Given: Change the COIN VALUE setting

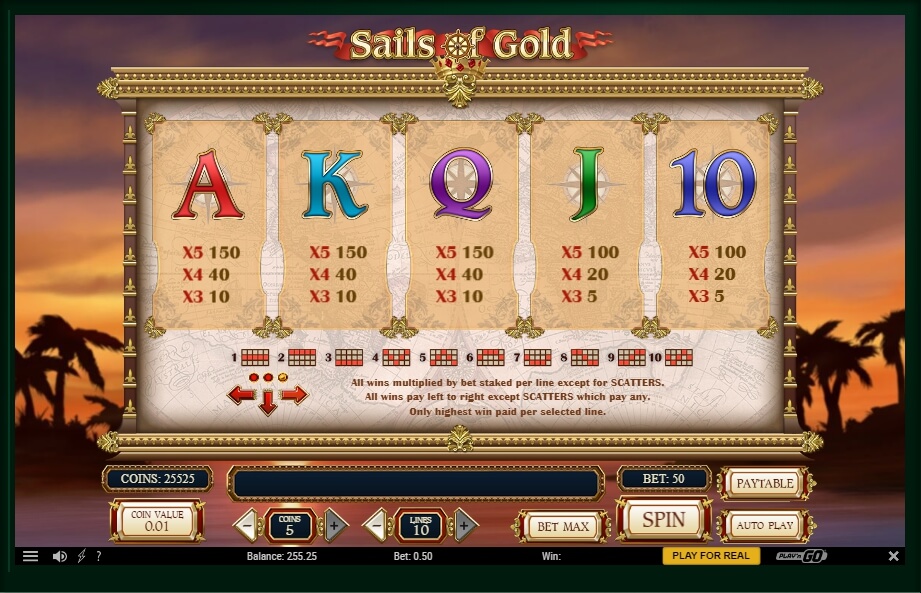Looking at the screenshot, I should click(157, 521).
